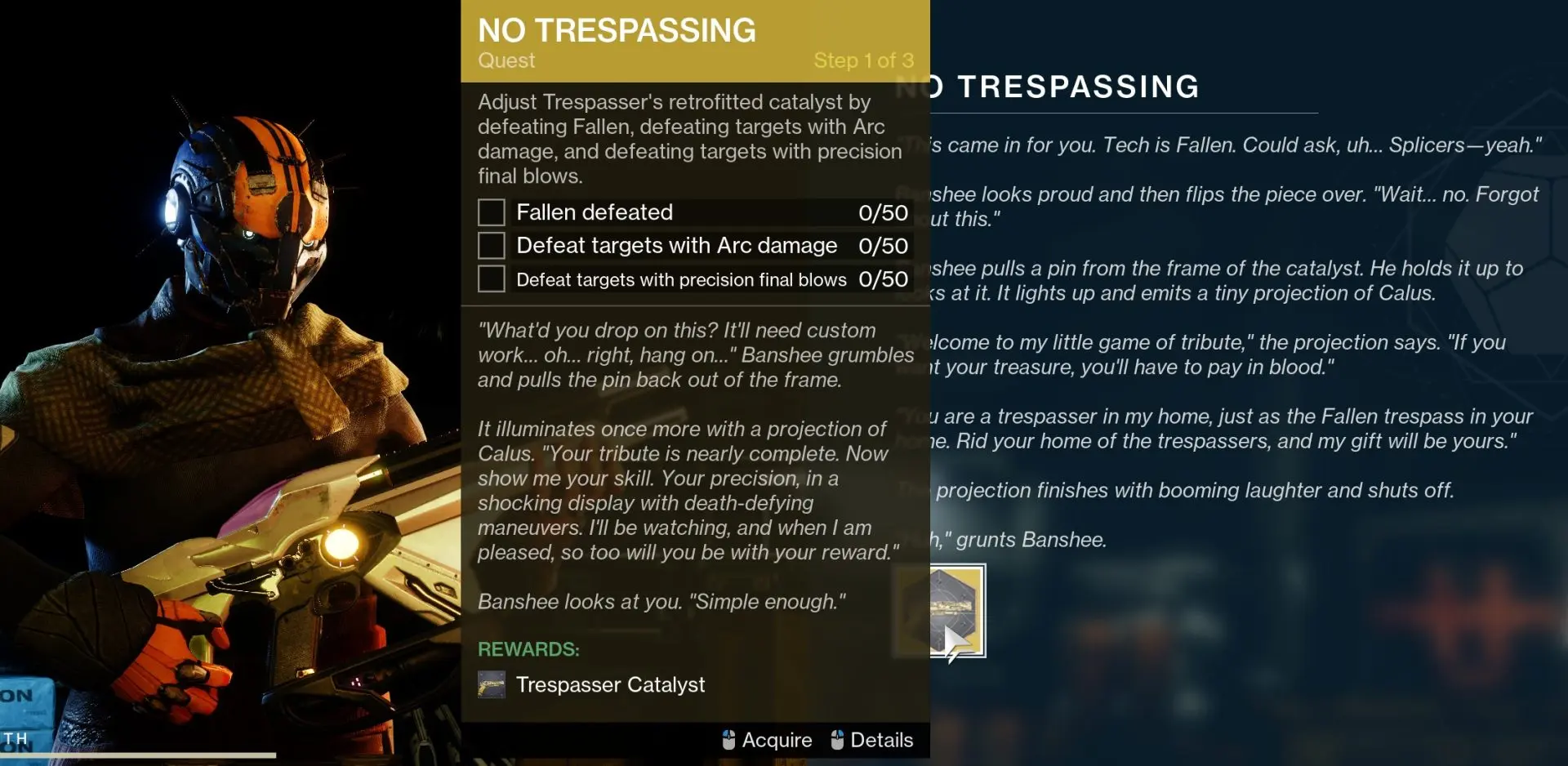
Task: Click the Trespasser Catalyst reward icon
Action: tap(491, 684)
